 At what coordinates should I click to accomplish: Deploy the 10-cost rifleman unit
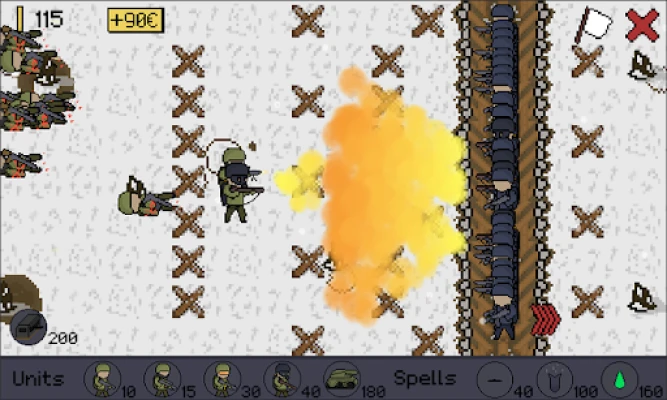(x=101, y=379)
